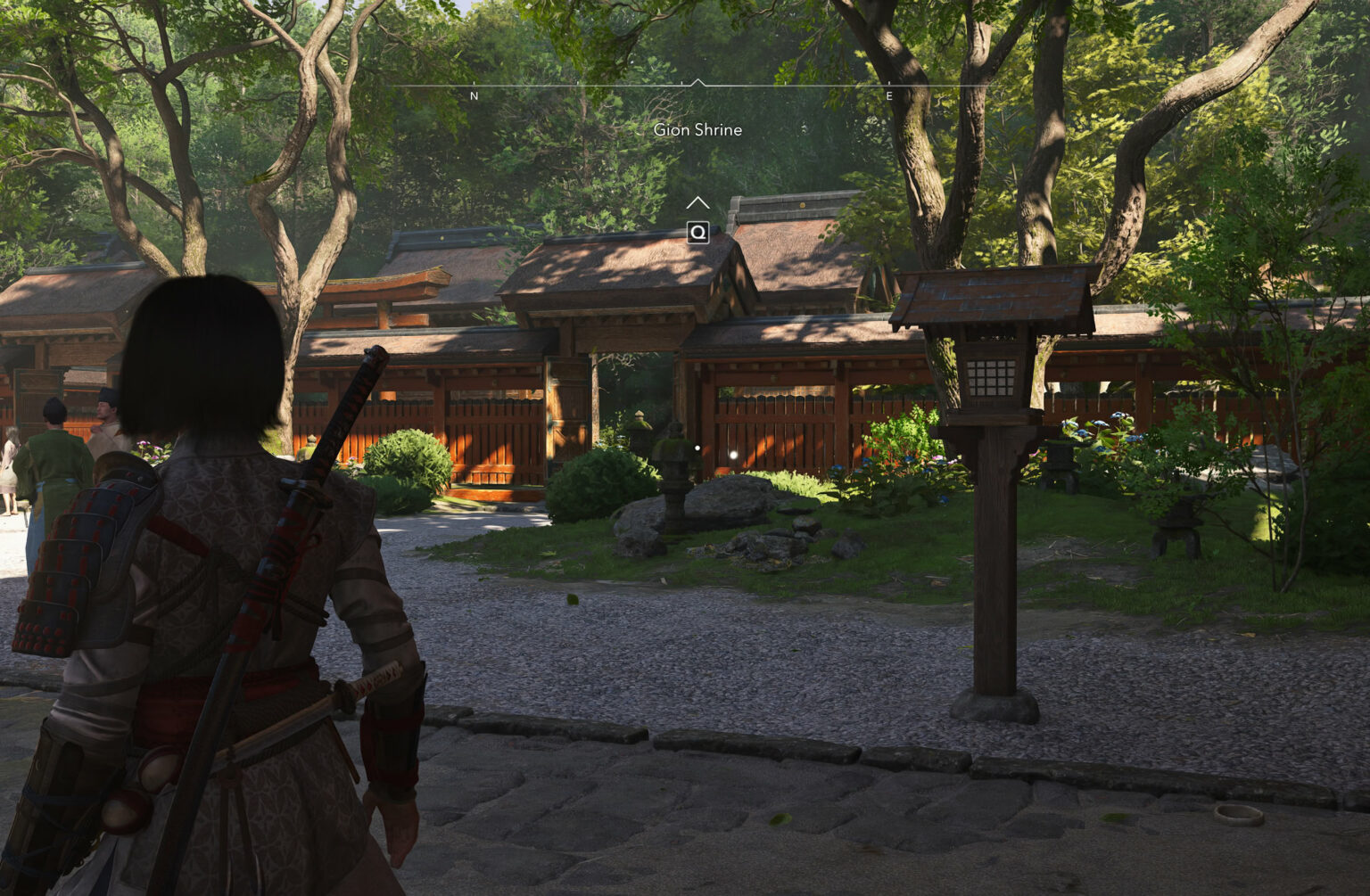Screen dimensions: 1370x896
Task: Open the Gion Shrine location label
Action: coord(697,129)
